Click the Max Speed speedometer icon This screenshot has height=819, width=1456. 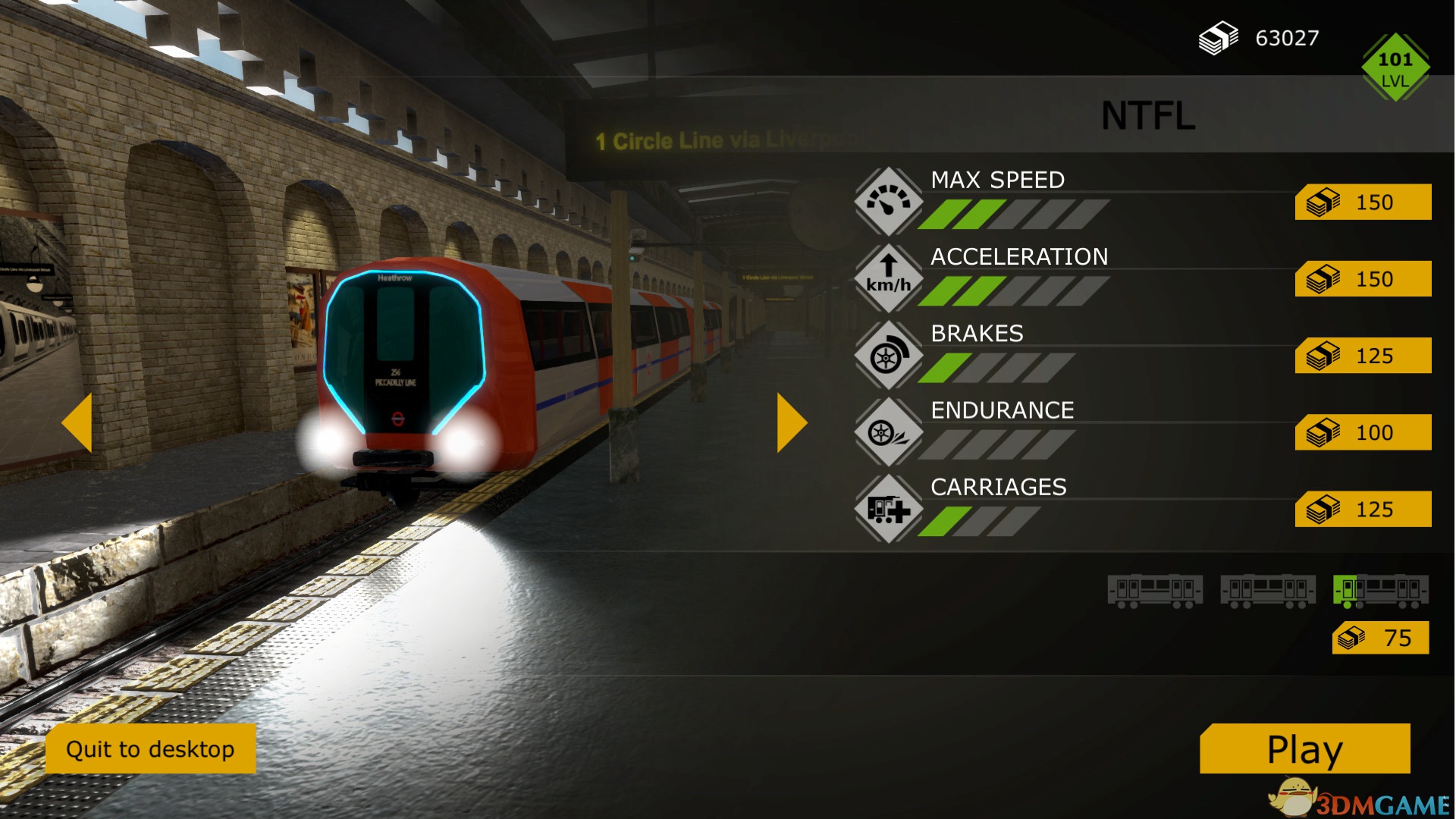(888, 201)
